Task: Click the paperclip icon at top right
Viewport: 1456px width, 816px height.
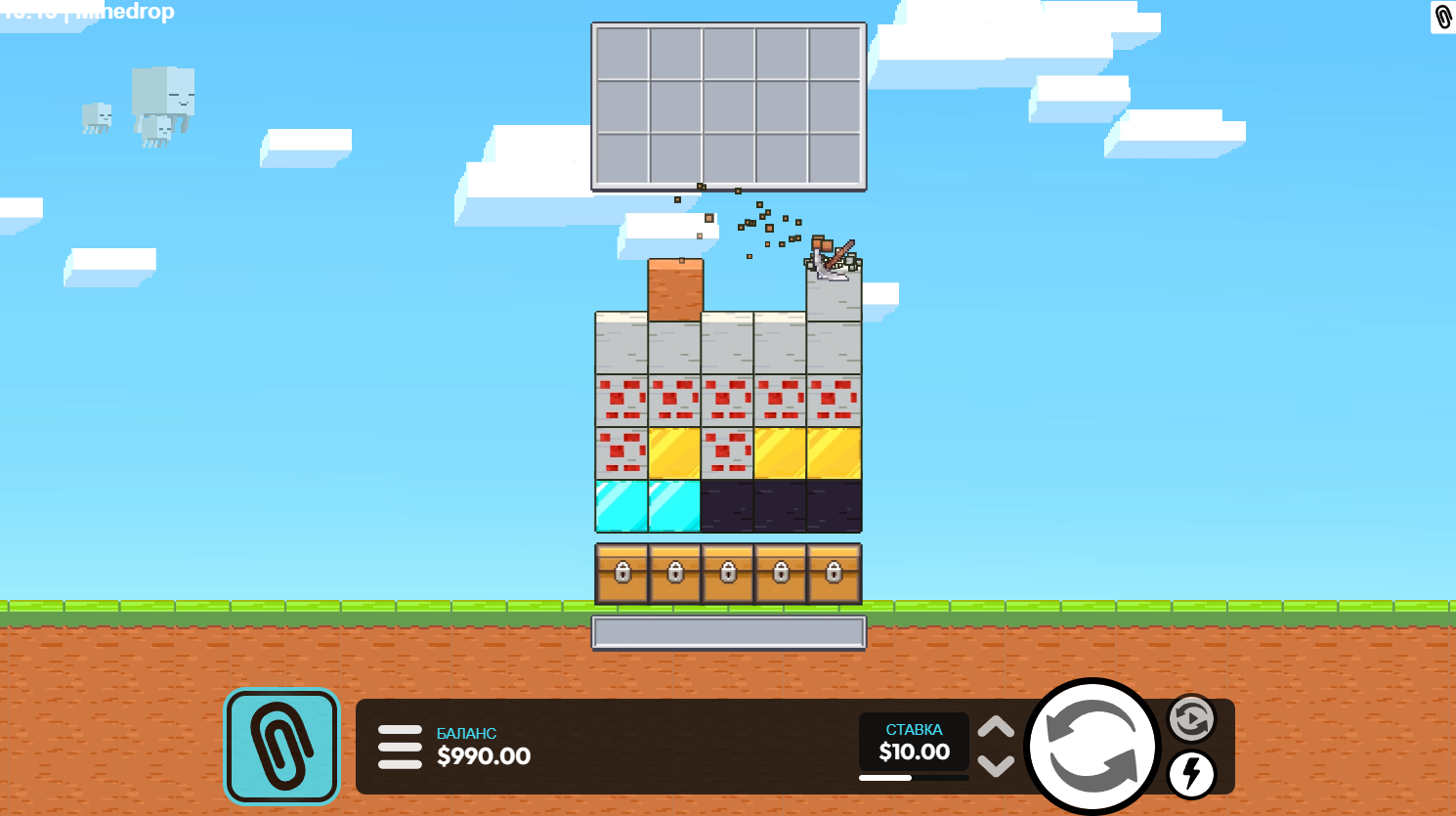Action: click(x=1441, y=18)
